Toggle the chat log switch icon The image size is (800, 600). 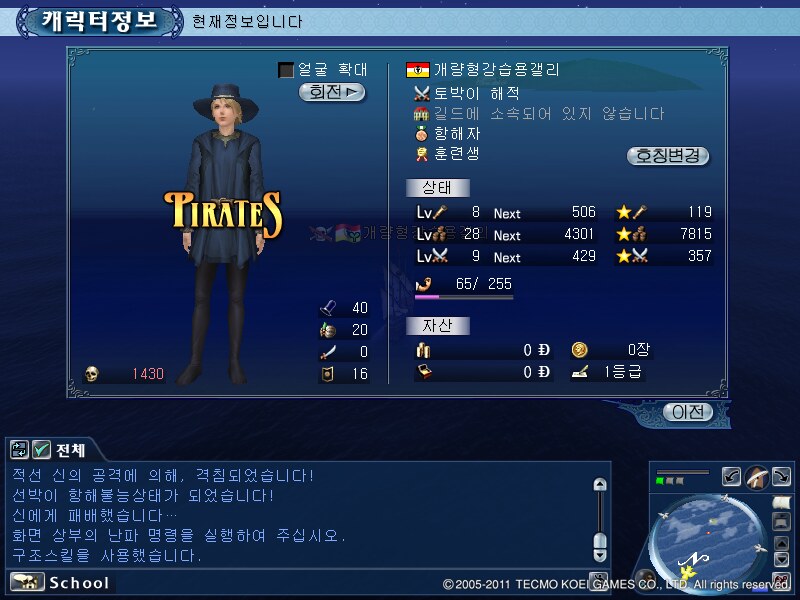coord(19,450)
